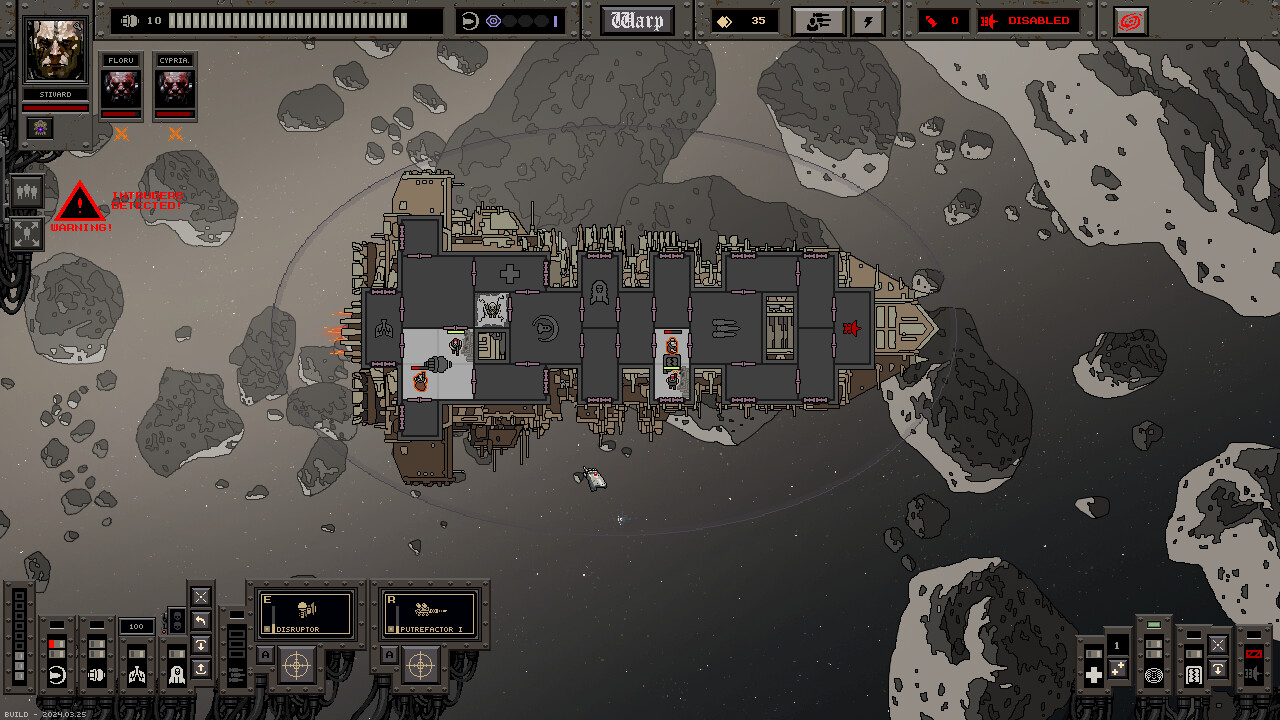Screen dimensions: 1280x720
Task: Select the Putrefactor I targeting crosshair
Action: [420, 663]
